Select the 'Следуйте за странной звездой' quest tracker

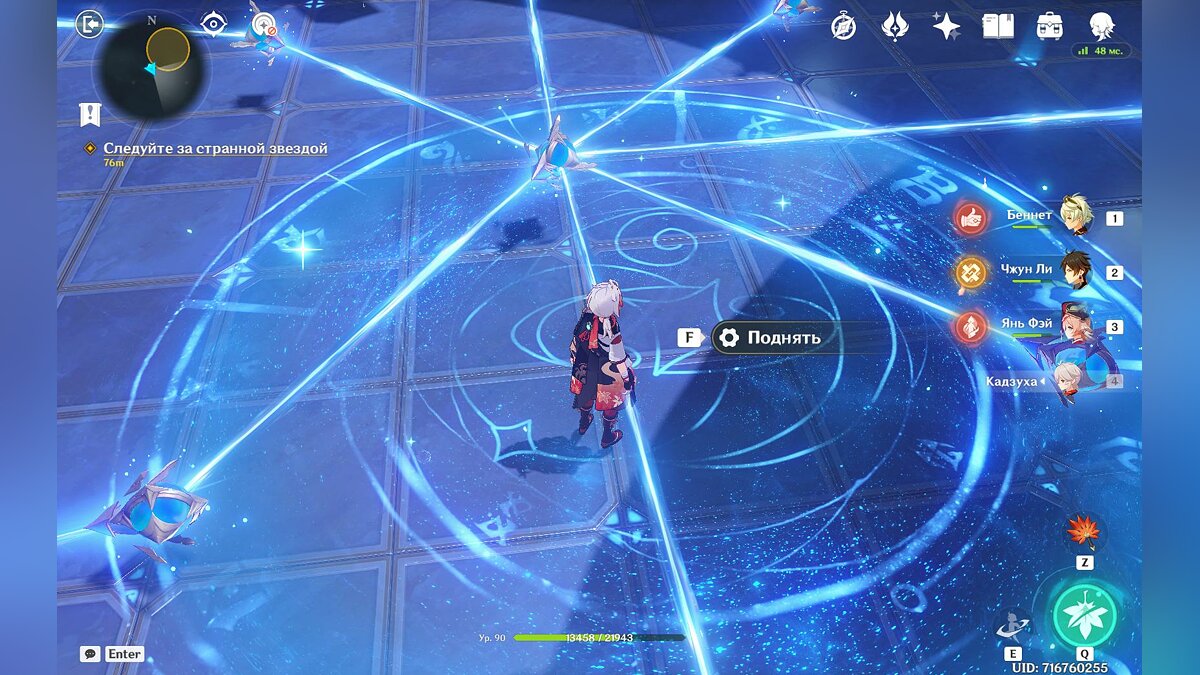[215, 148]
